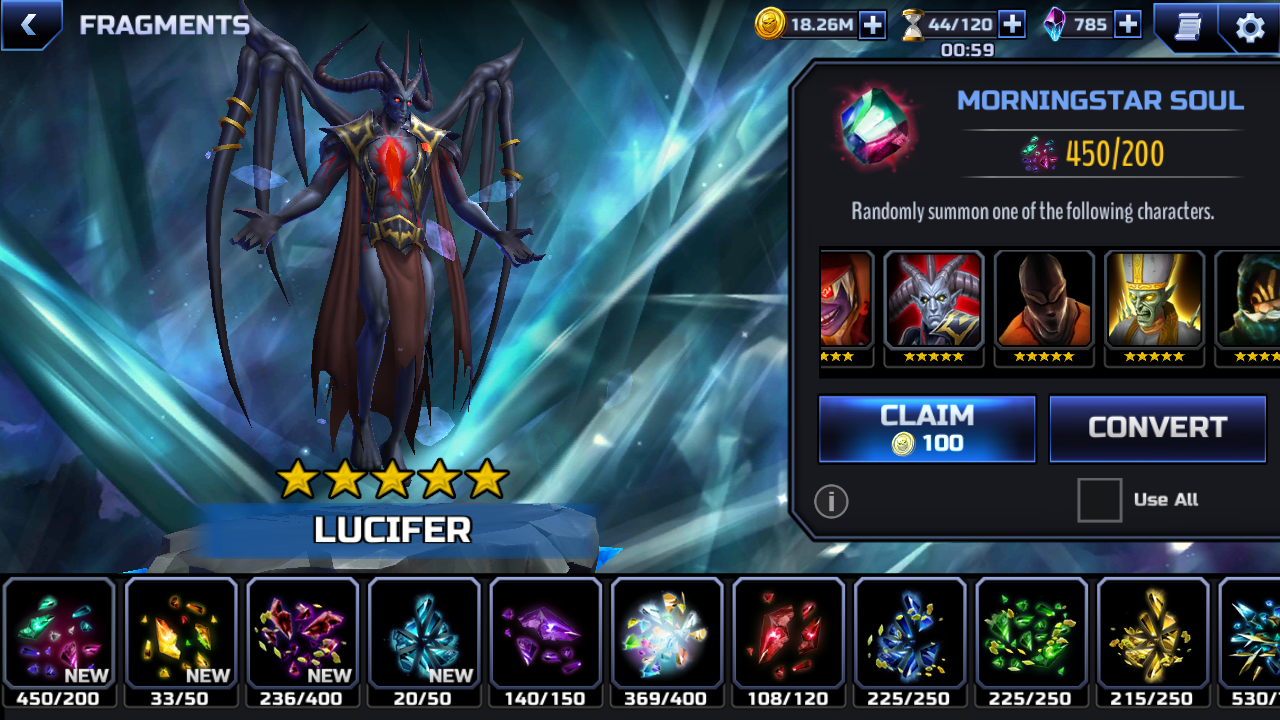The height and width of the screenshot is (720, 1280).
Task: Tick the Use All checkbox
Action: [x=1099, y=500]
